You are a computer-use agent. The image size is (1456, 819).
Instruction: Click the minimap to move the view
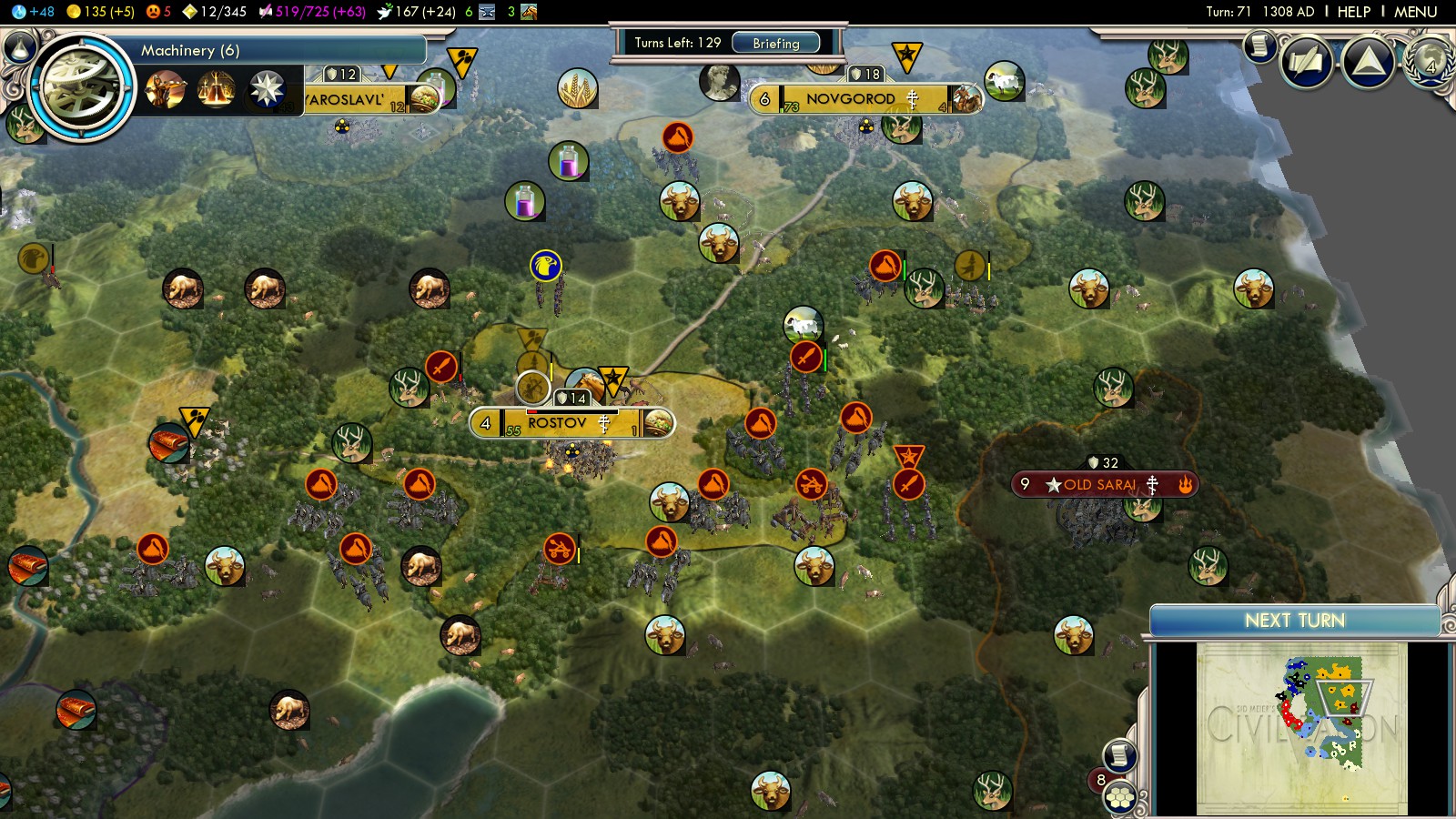(1301, 728)
